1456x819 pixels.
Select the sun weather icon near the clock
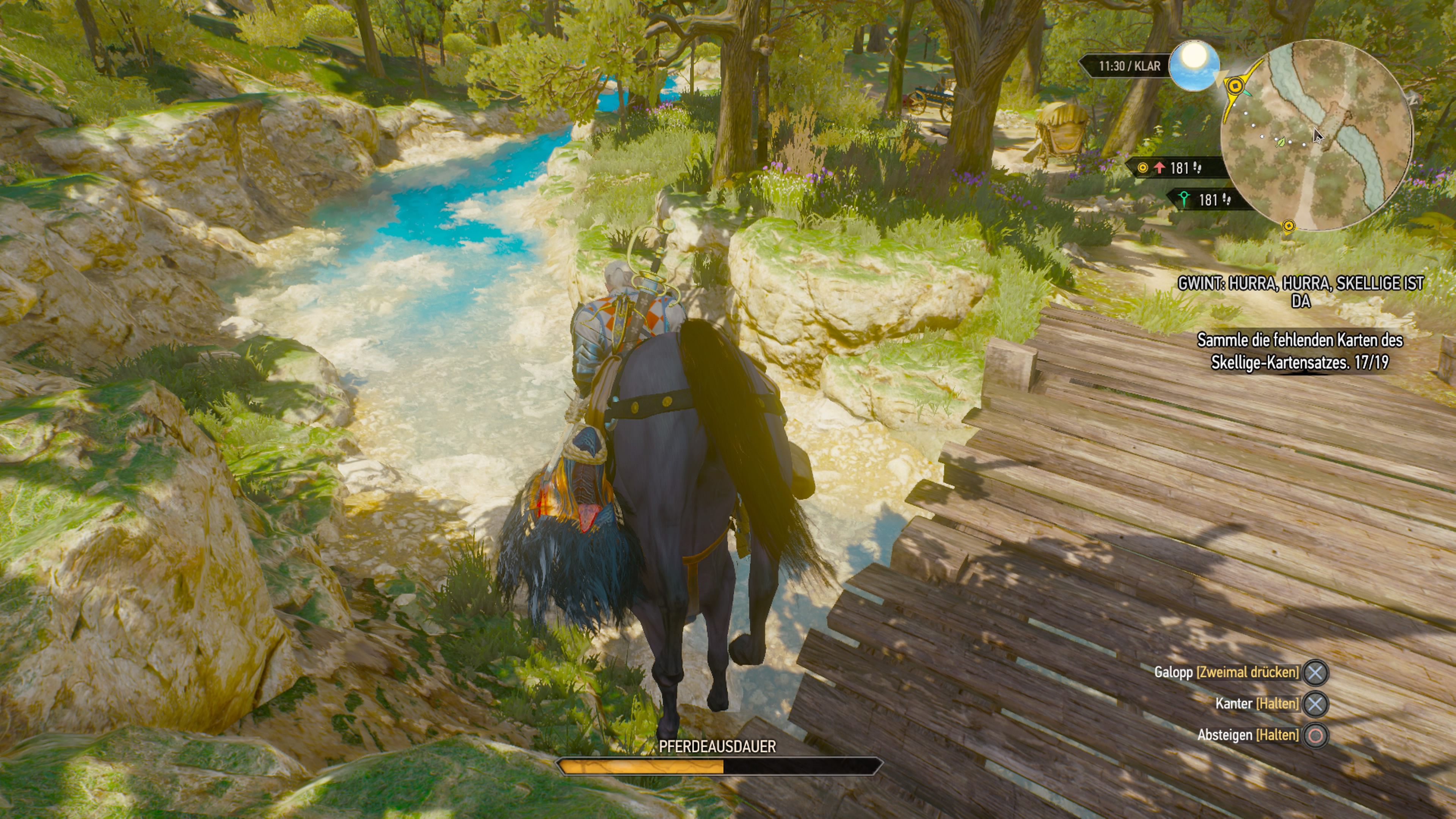coord(1196,66)
